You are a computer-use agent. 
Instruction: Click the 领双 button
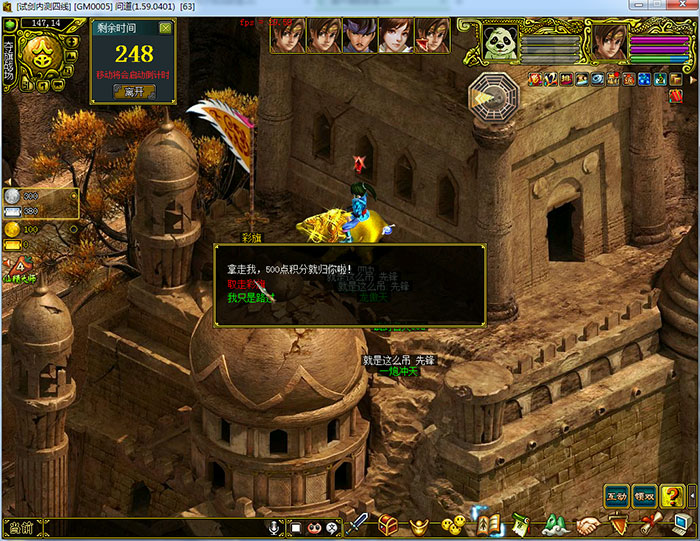[645, 495]
